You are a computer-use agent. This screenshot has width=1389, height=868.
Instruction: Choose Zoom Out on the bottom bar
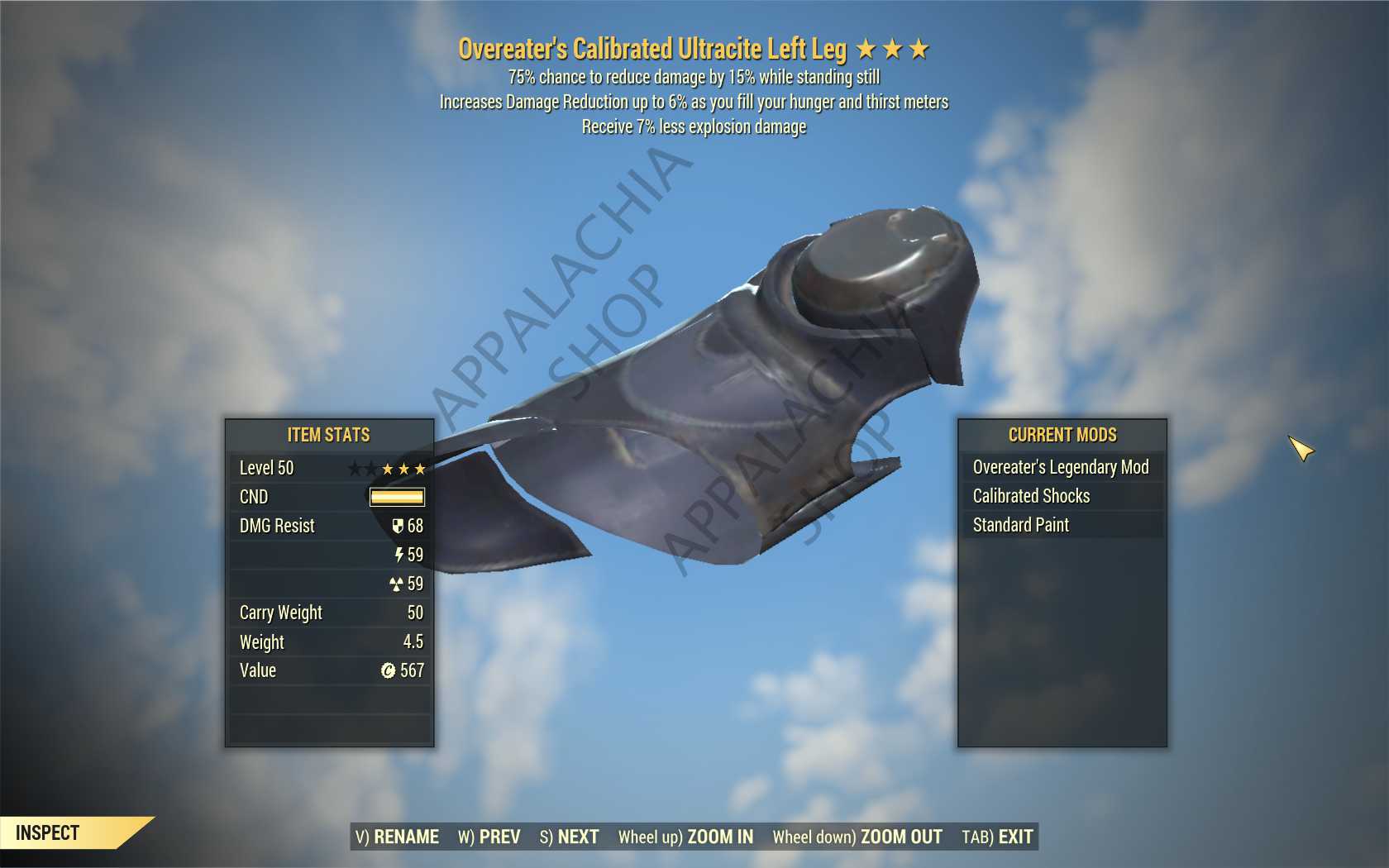pyautogui.click(x=857, y=837)
